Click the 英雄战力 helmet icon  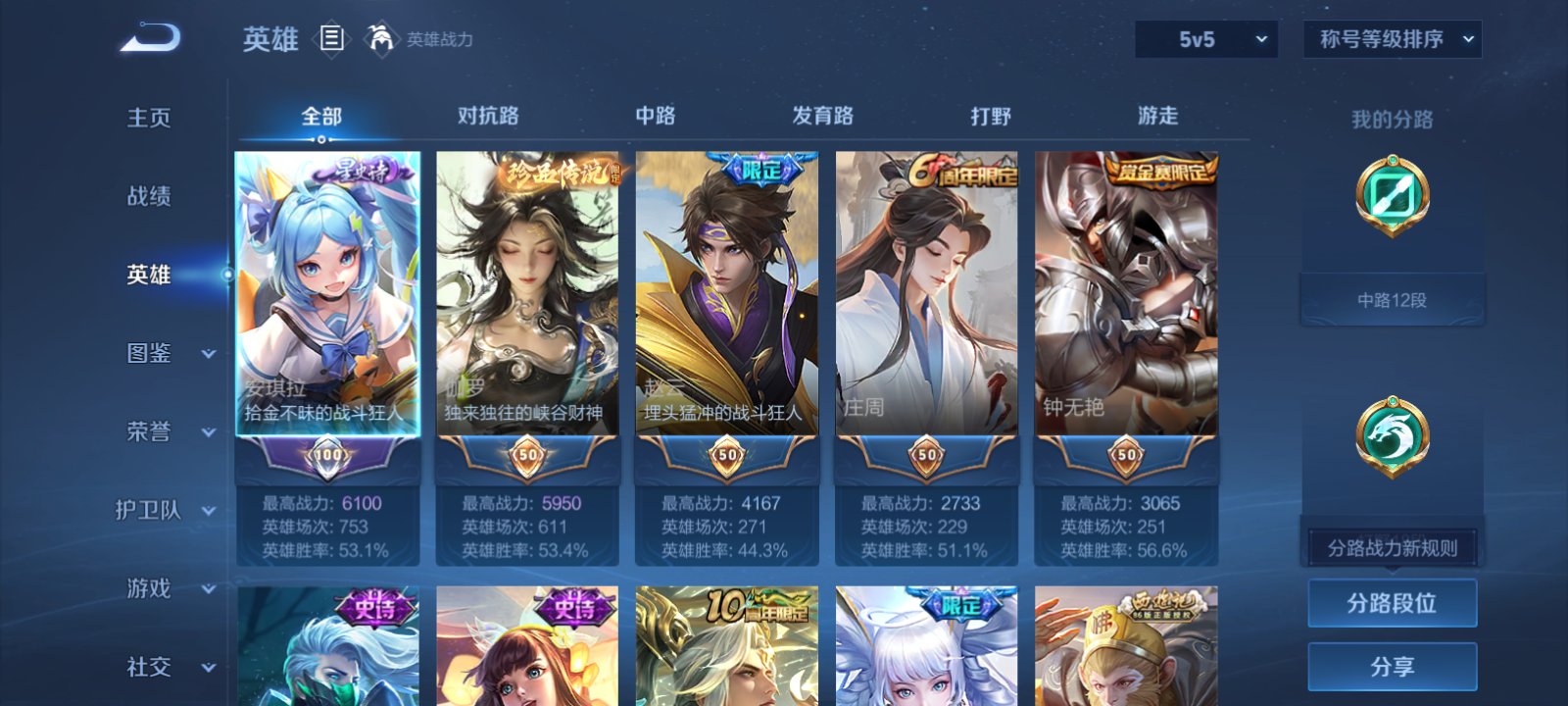pos(383,40)
